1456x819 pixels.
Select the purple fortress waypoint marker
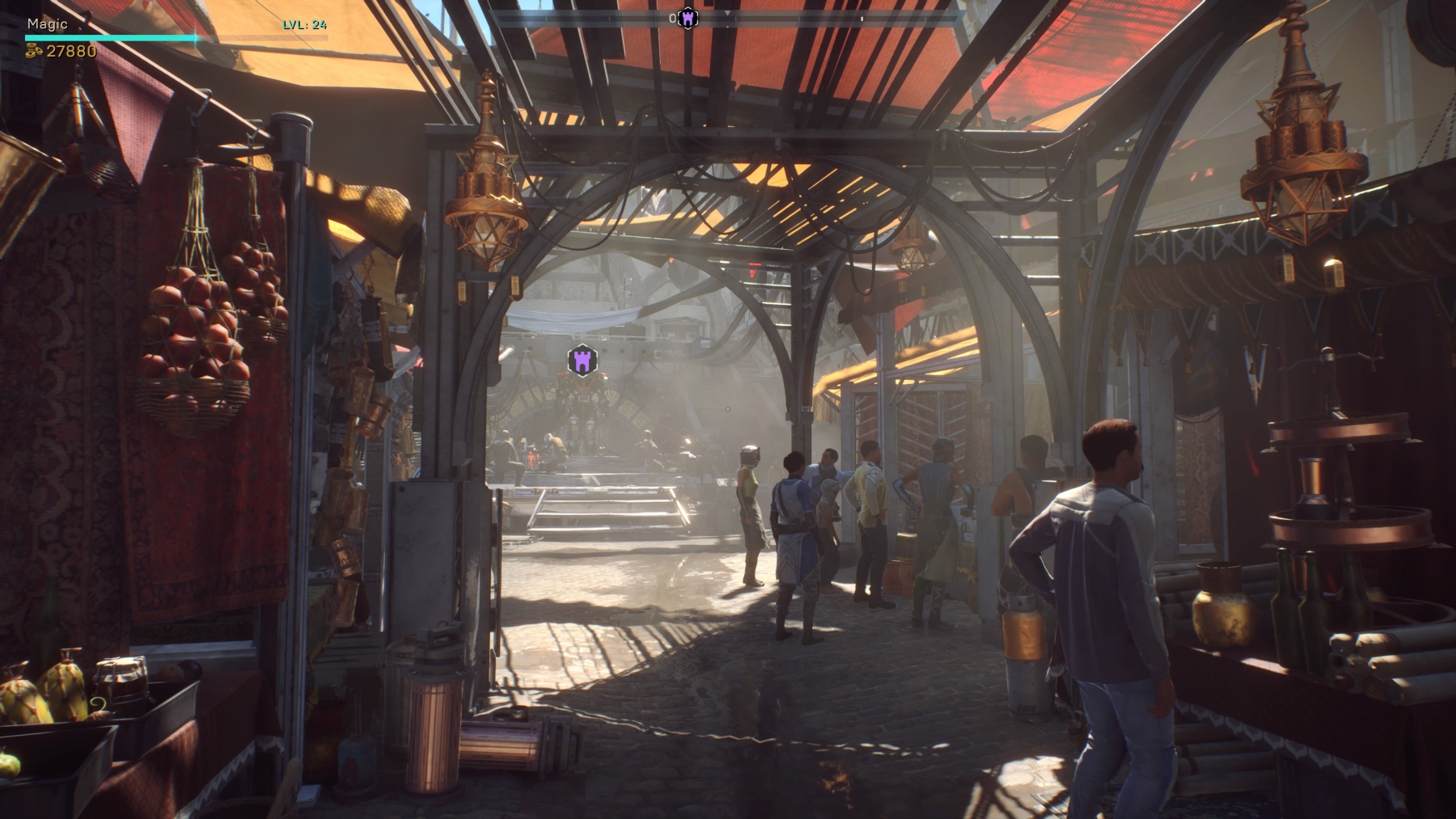(582, 361)
